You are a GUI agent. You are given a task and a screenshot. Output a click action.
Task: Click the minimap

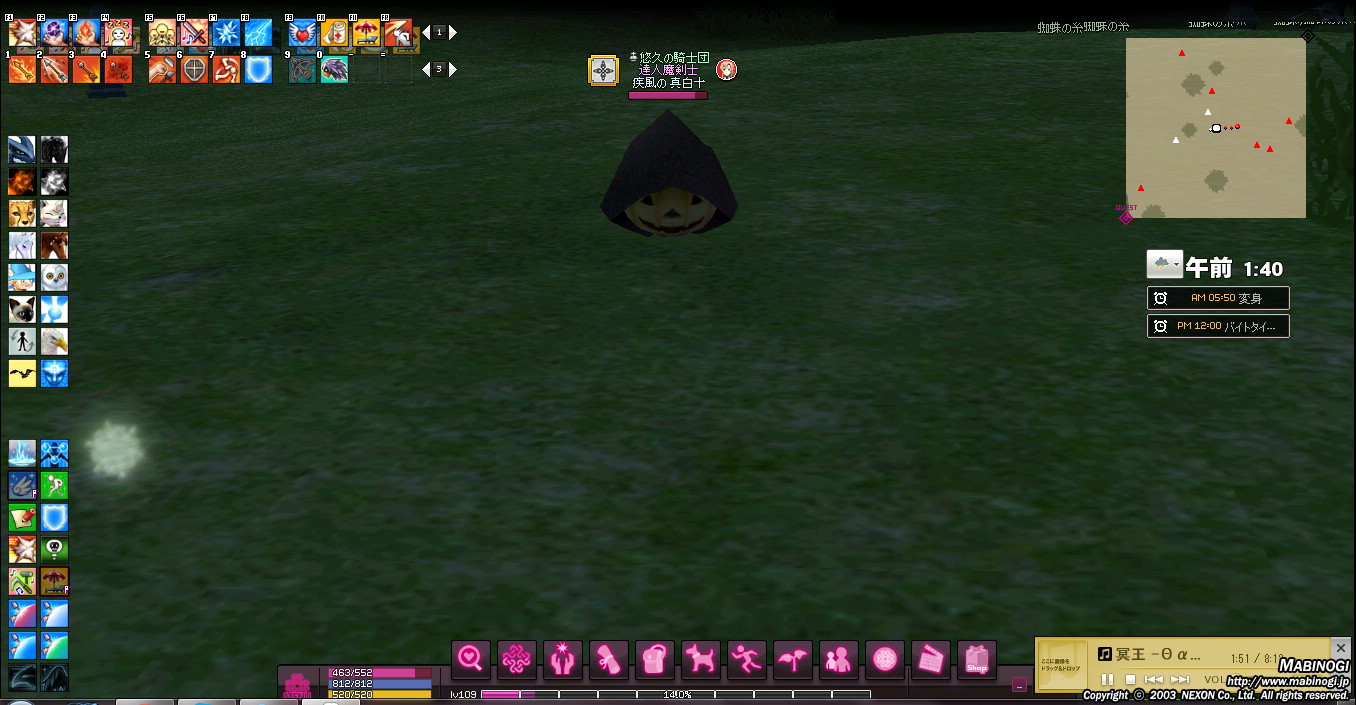[x=1215, y=128]
